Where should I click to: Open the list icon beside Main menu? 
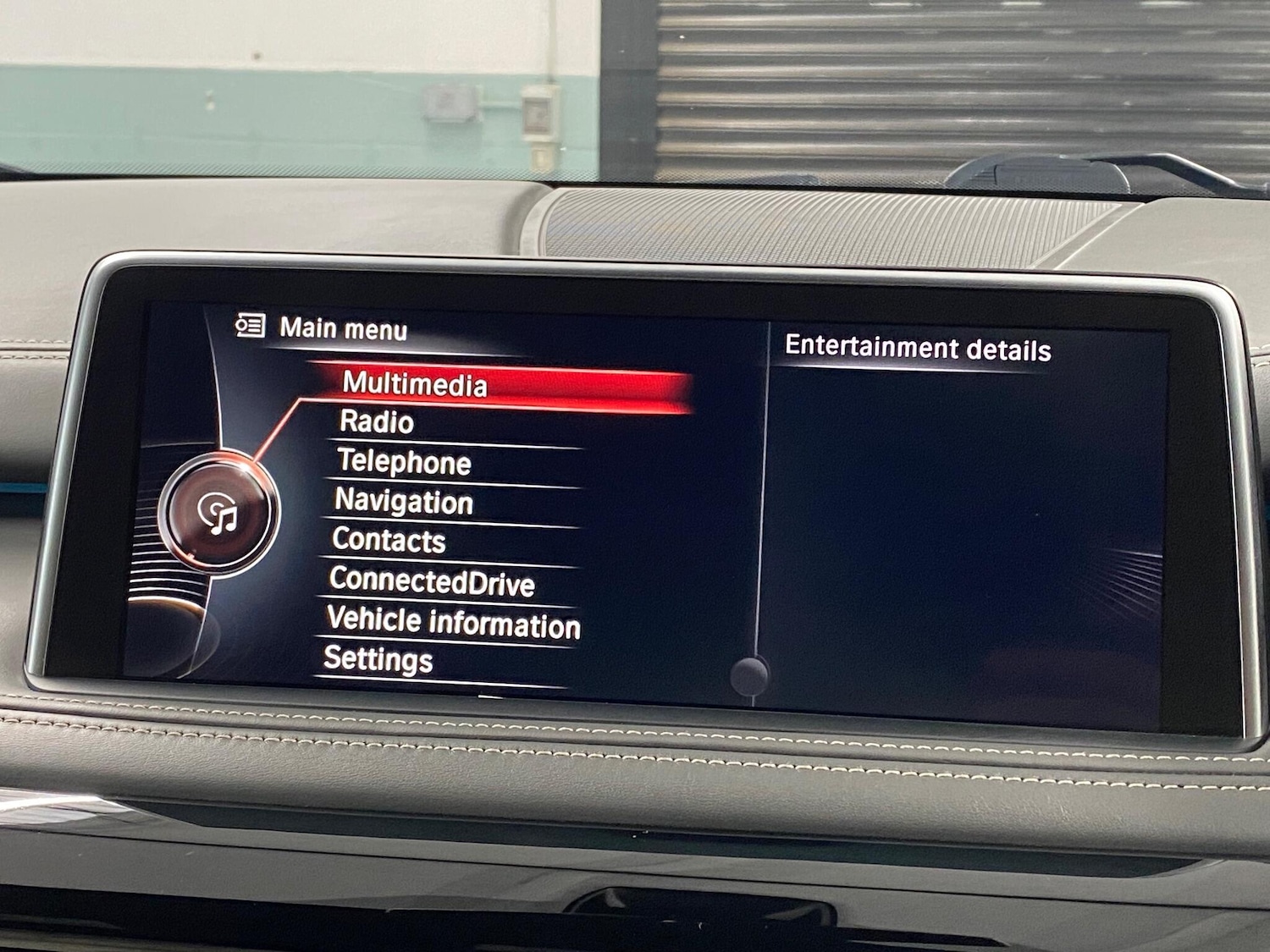coord(249,324)
